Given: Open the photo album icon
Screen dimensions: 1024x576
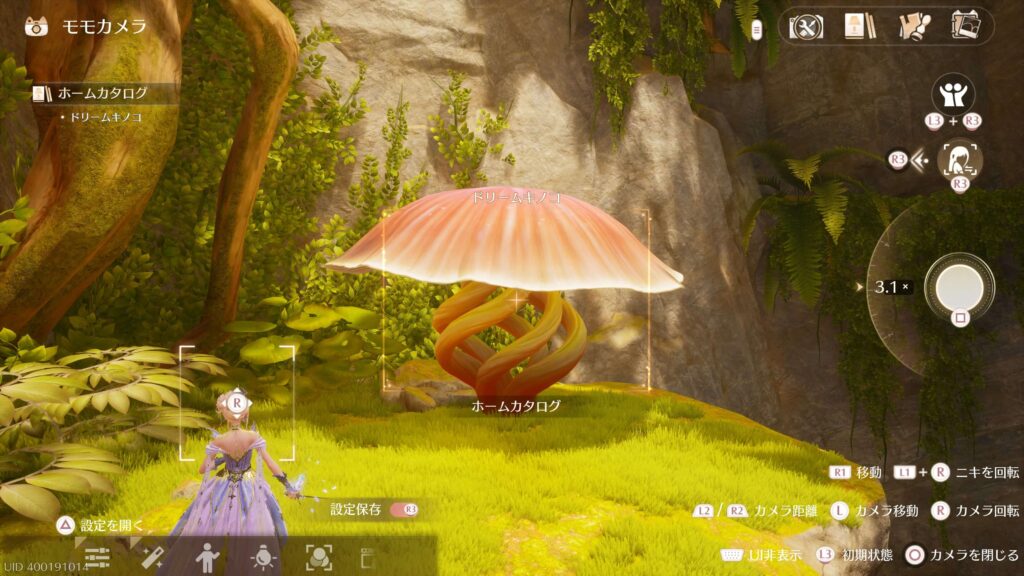Looking at the screenshot, I should click(x=965, y=26).
